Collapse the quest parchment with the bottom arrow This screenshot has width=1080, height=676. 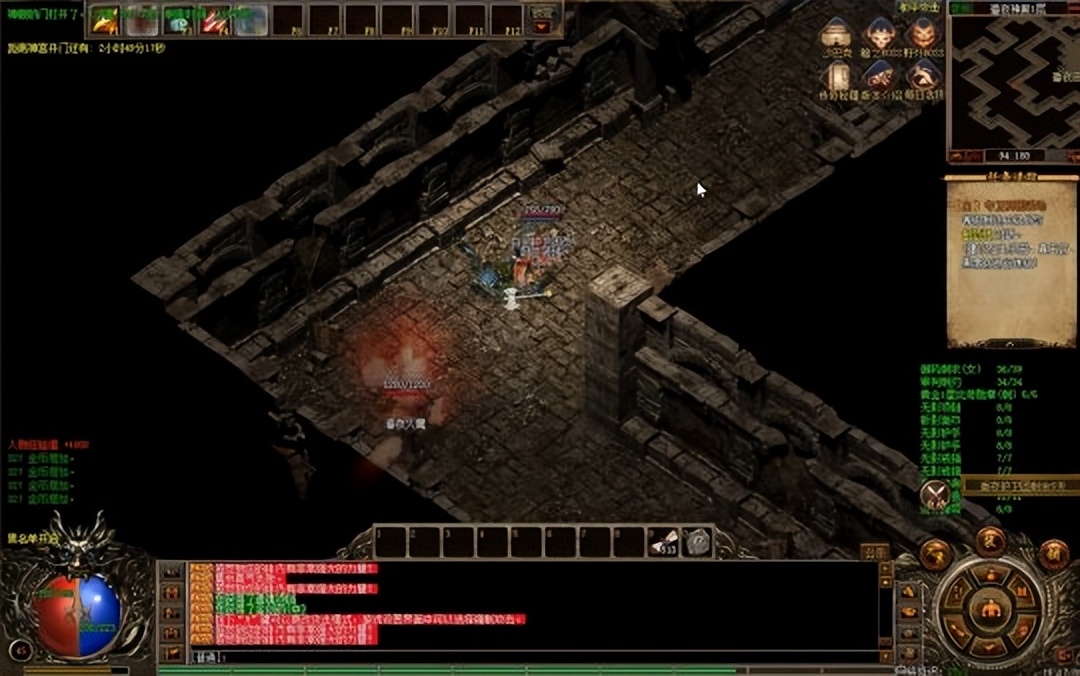1012,343
